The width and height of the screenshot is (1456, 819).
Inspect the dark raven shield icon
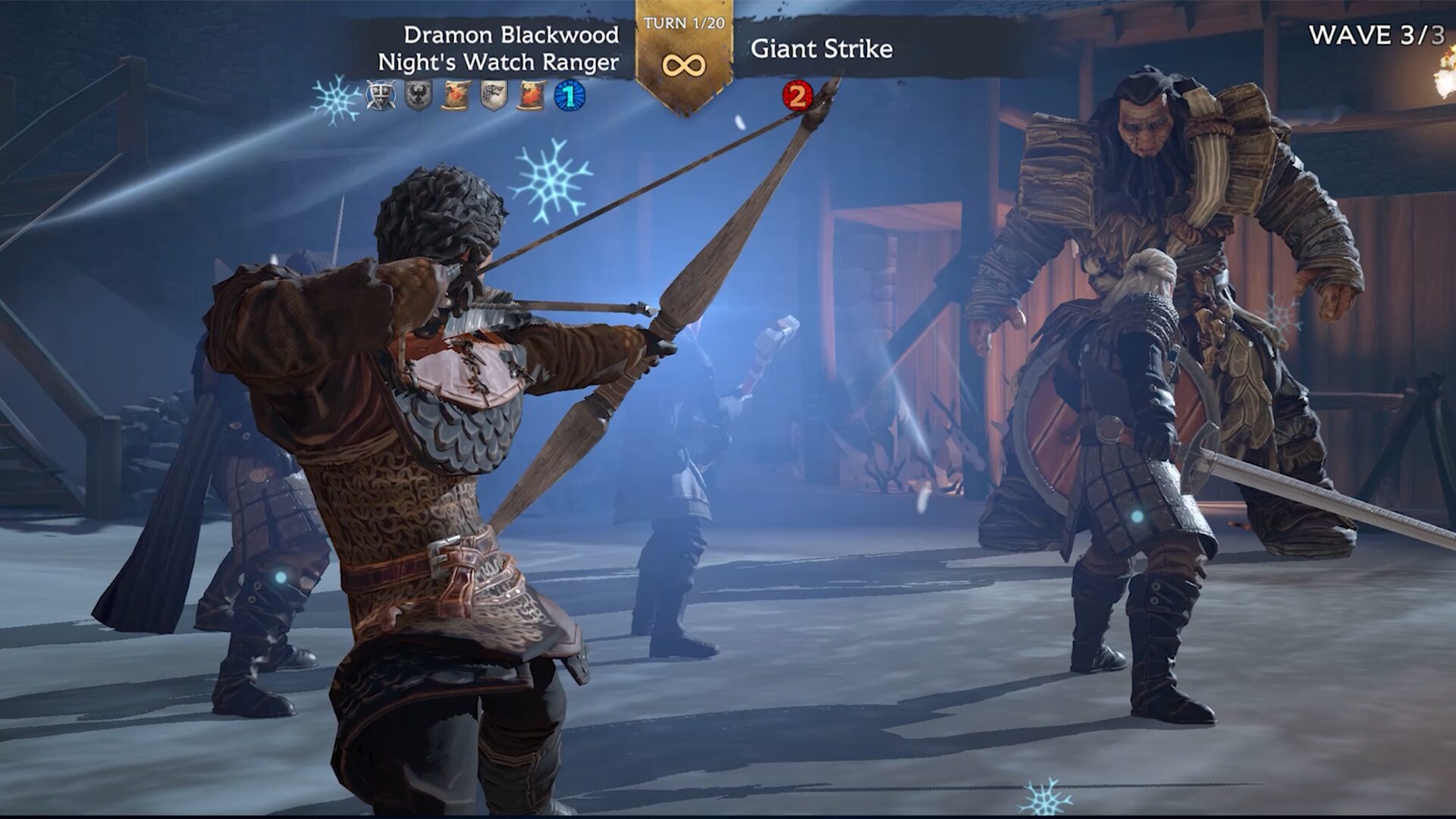tap(418, 96)
